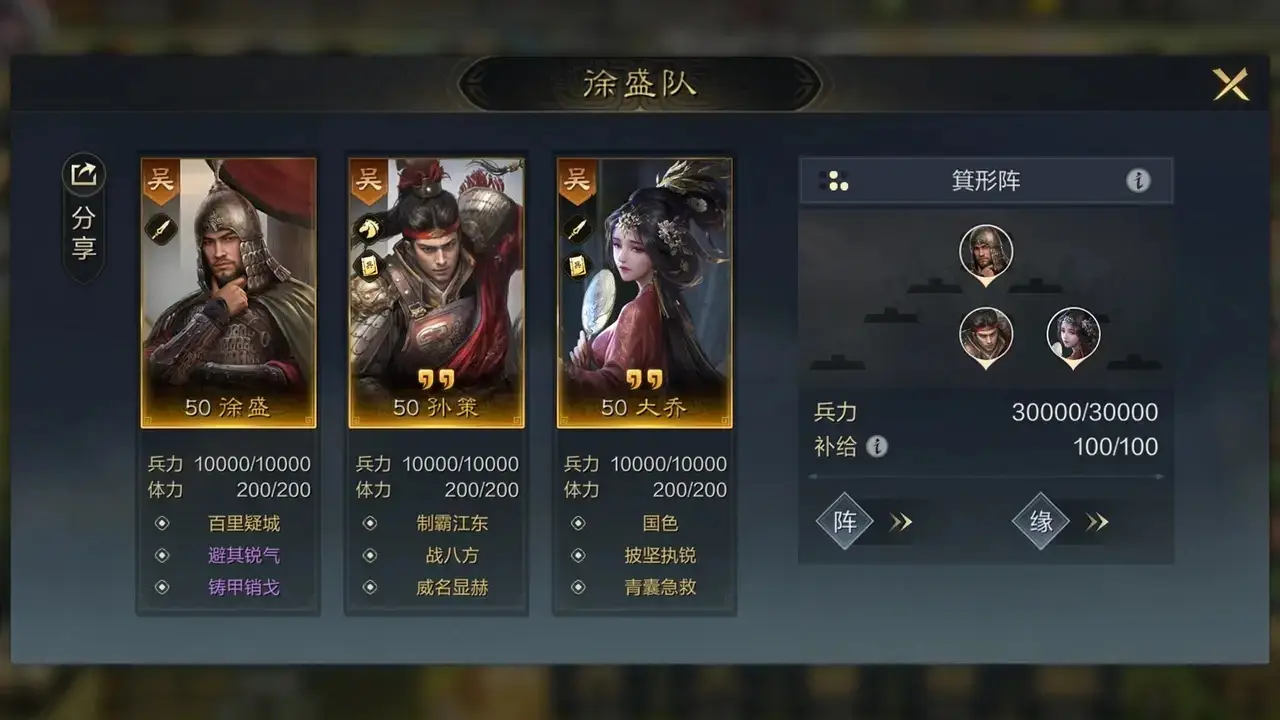Click 孙策's character card portrait

coord(436,290)
